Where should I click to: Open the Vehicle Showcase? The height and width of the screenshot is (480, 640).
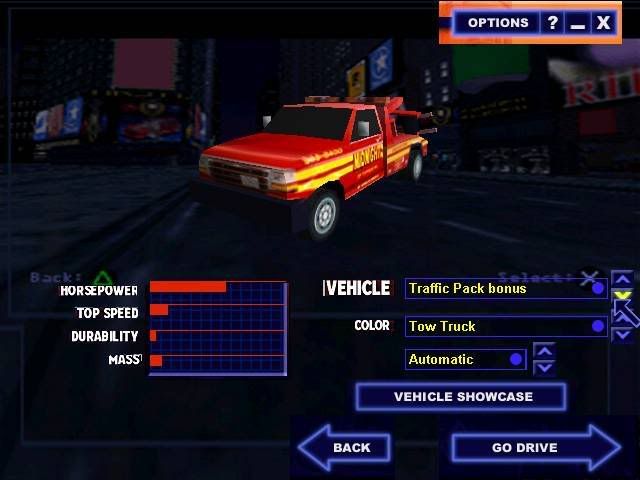(x=461, y=397)
